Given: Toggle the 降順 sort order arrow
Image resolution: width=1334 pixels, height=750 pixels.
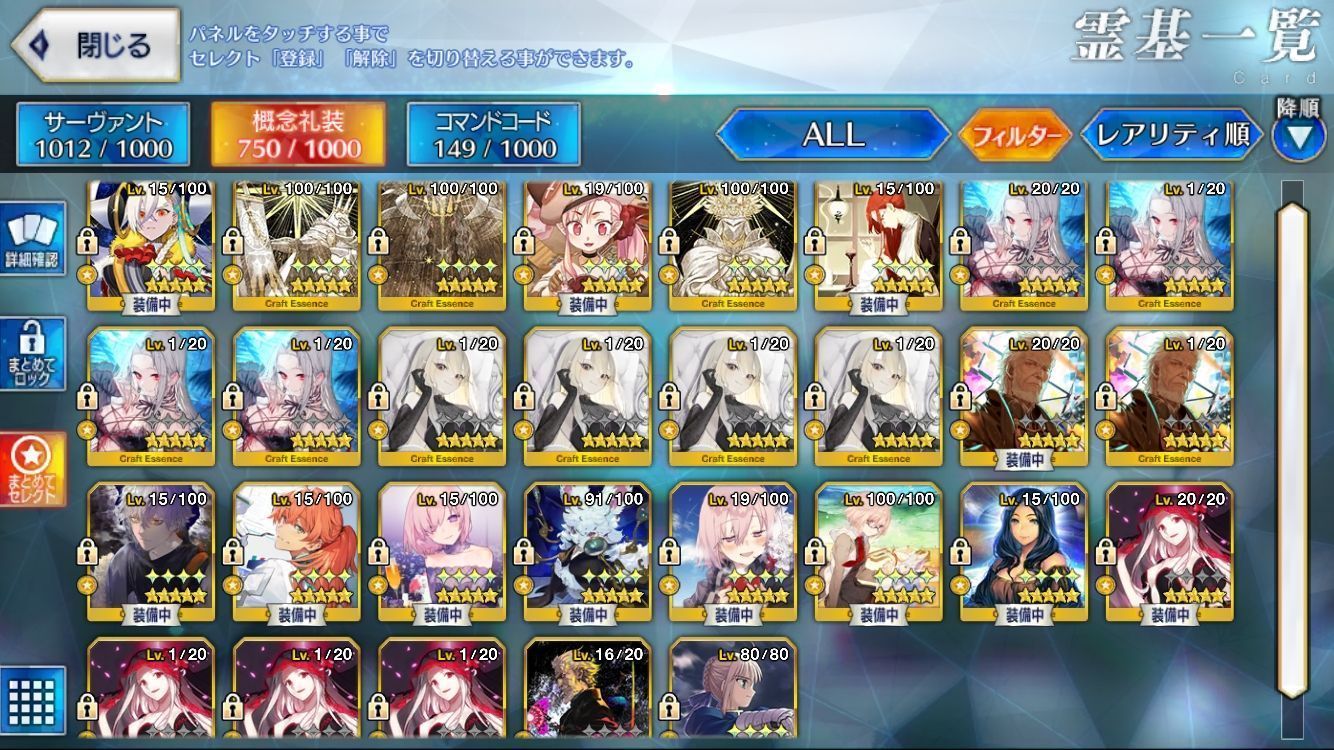Looking at the screenshot, I should coord(1298,136).
